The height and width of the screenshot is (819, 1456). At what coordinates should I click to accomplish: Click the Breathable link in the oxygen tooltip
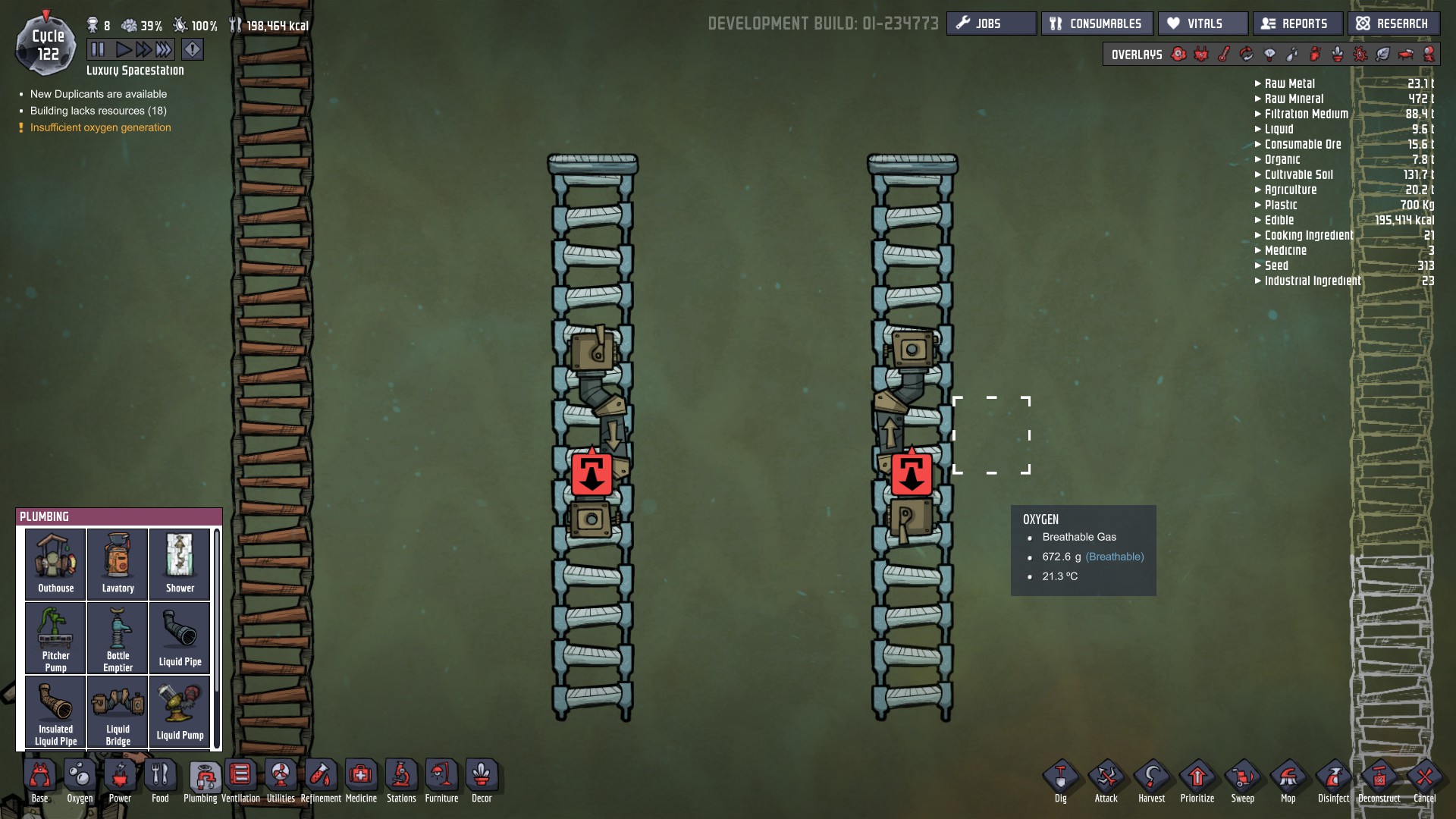pyautogui.click(x=1116, y=556)
